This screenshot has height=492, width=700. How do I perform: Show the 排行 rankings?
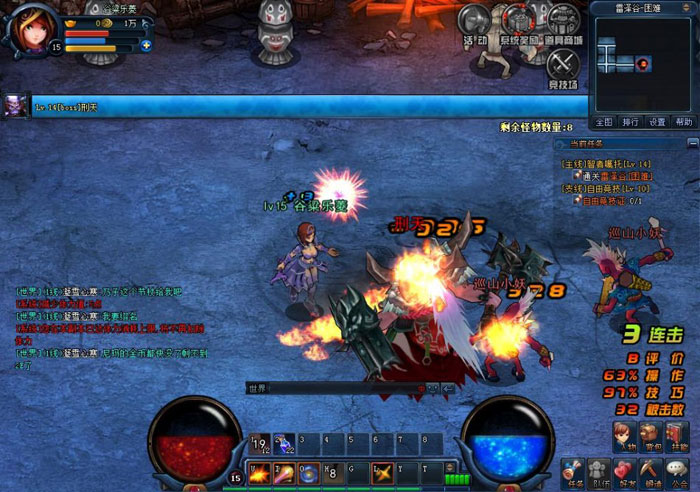(x=630, y=122)
